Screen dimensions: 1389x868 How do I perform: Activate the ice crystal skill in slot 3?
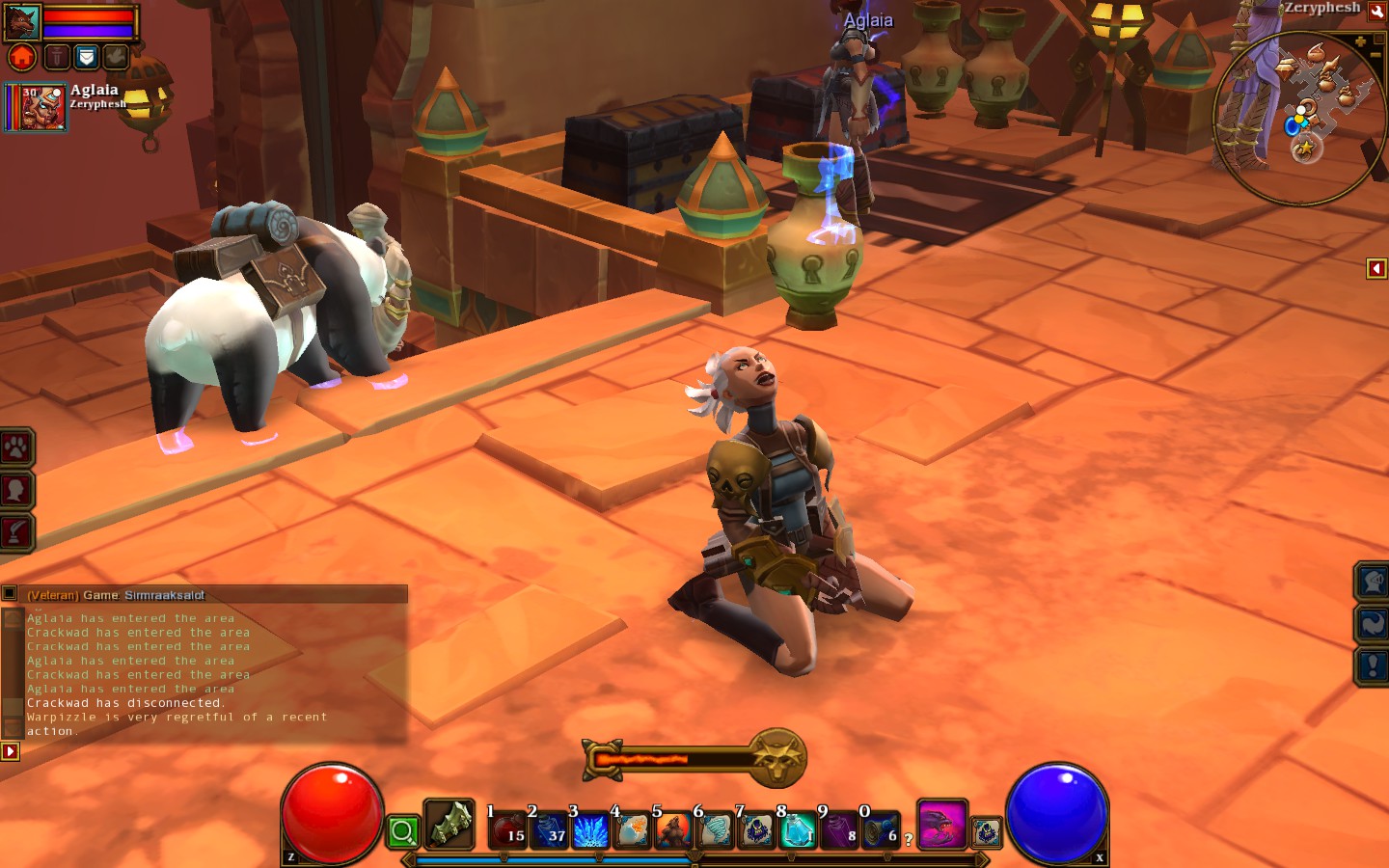(x=589, y=830)
